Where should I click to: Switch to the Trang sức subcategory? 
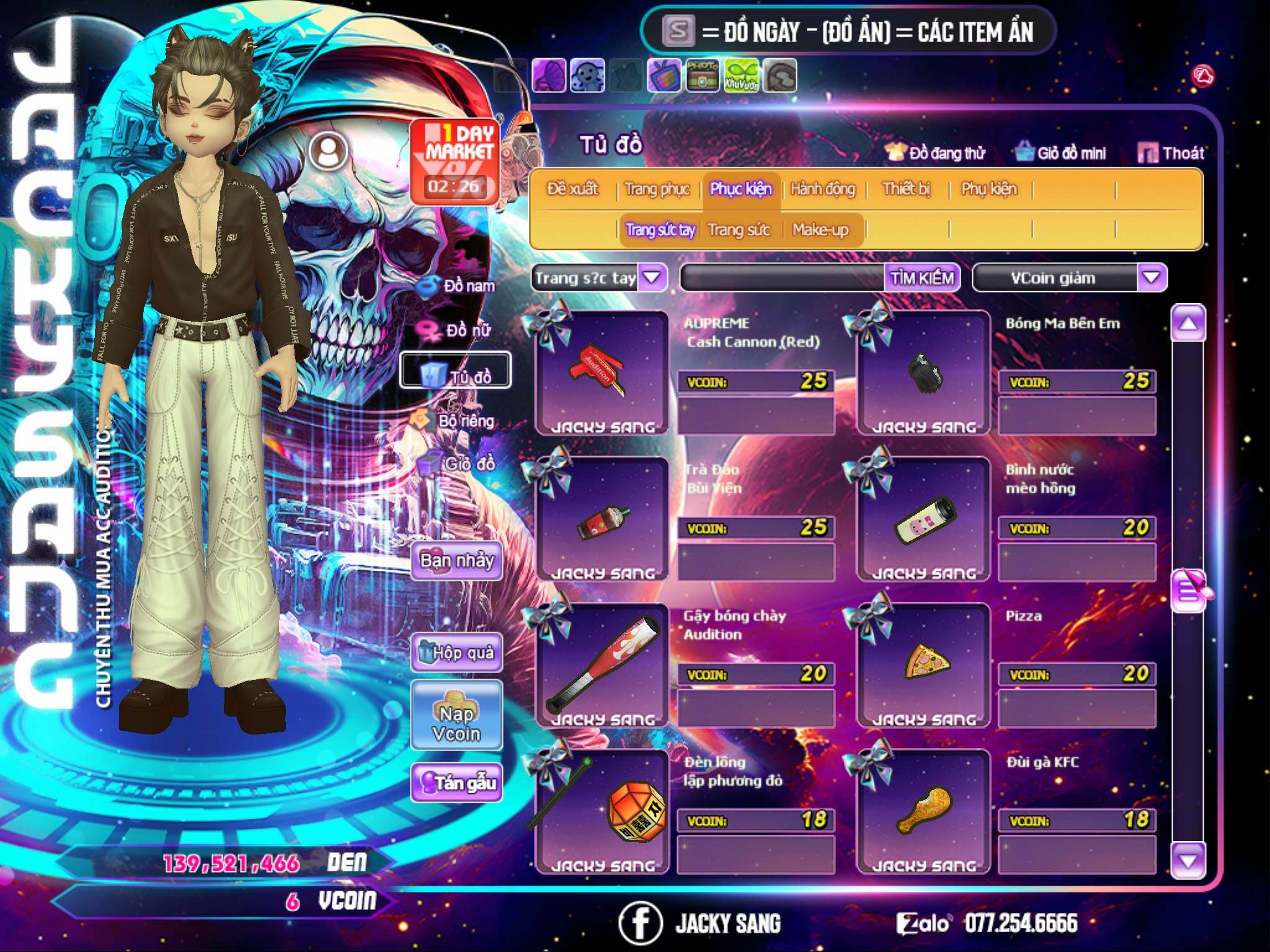click(x=739, y=230)
